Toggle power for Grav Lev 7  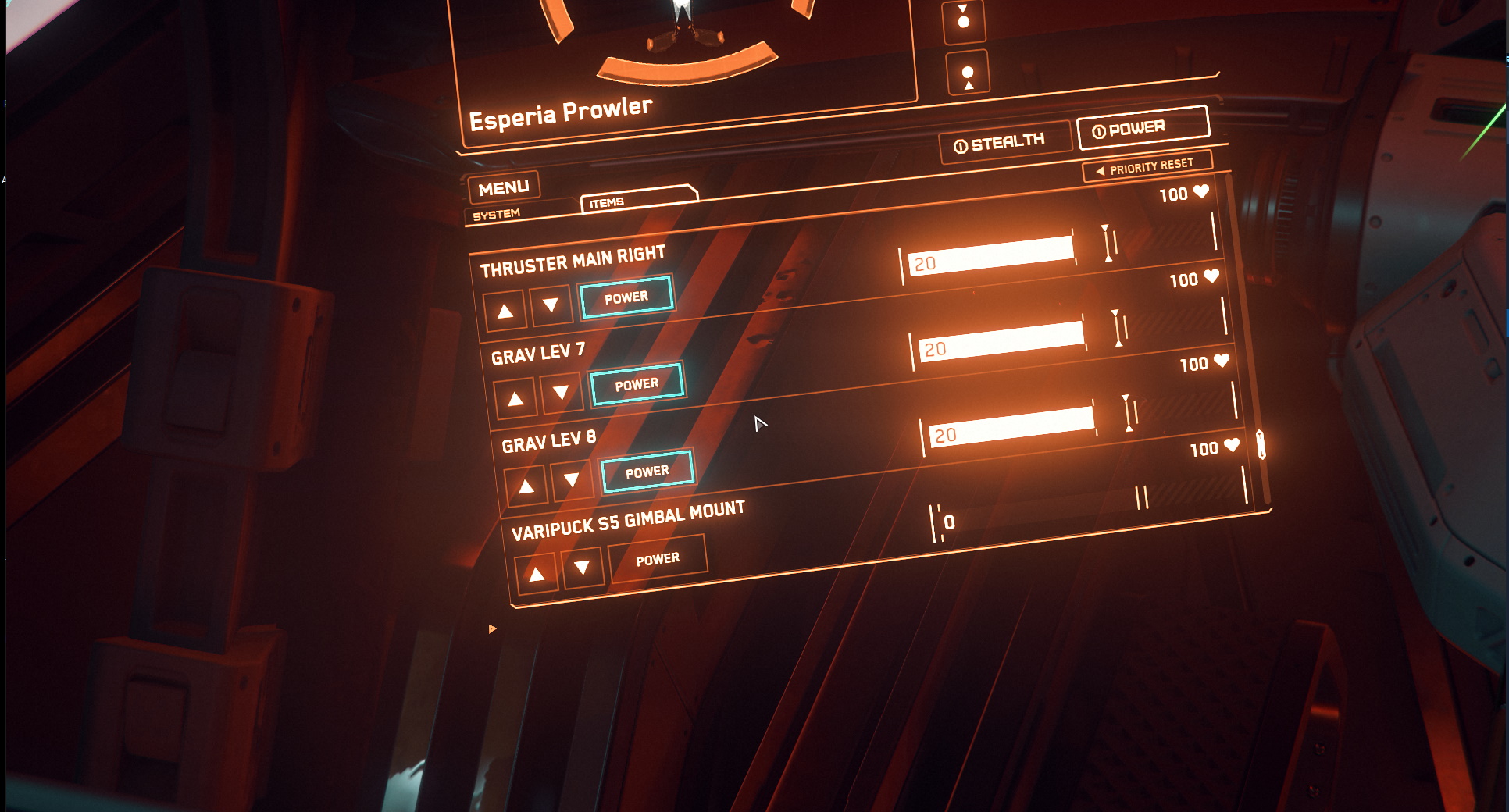(x=638, y=384)
